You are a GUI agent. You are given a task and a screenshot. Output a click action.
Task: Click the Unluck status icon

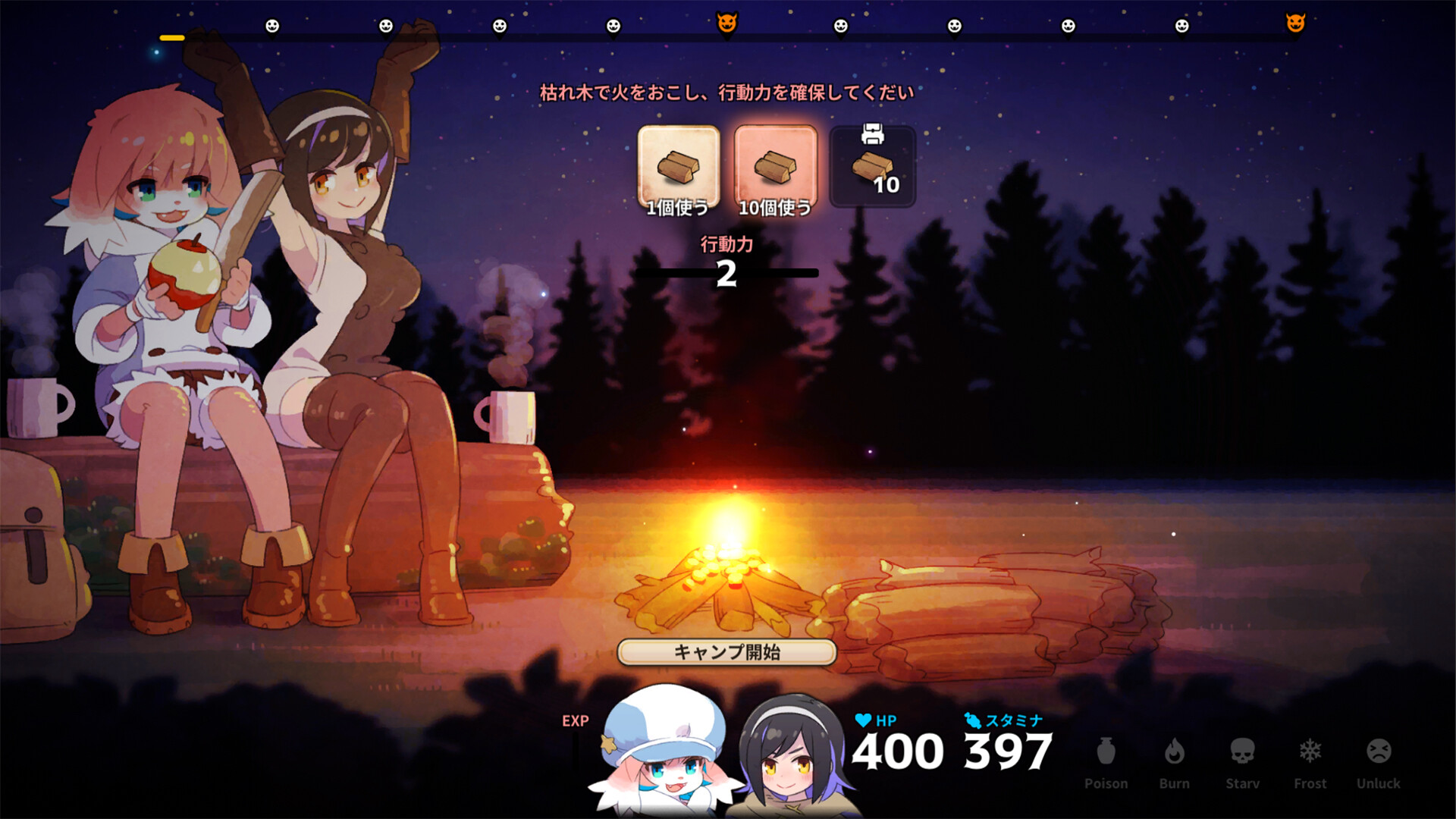1379,751
